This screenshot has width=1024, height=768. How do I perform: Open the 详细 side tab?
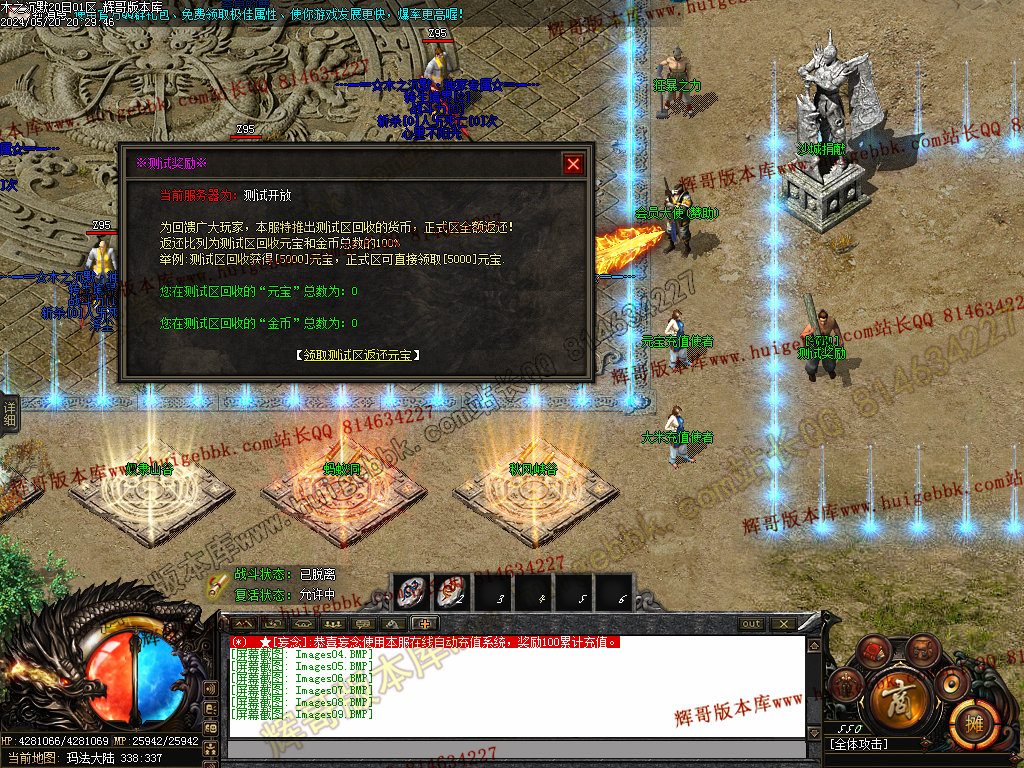(9, 413)
